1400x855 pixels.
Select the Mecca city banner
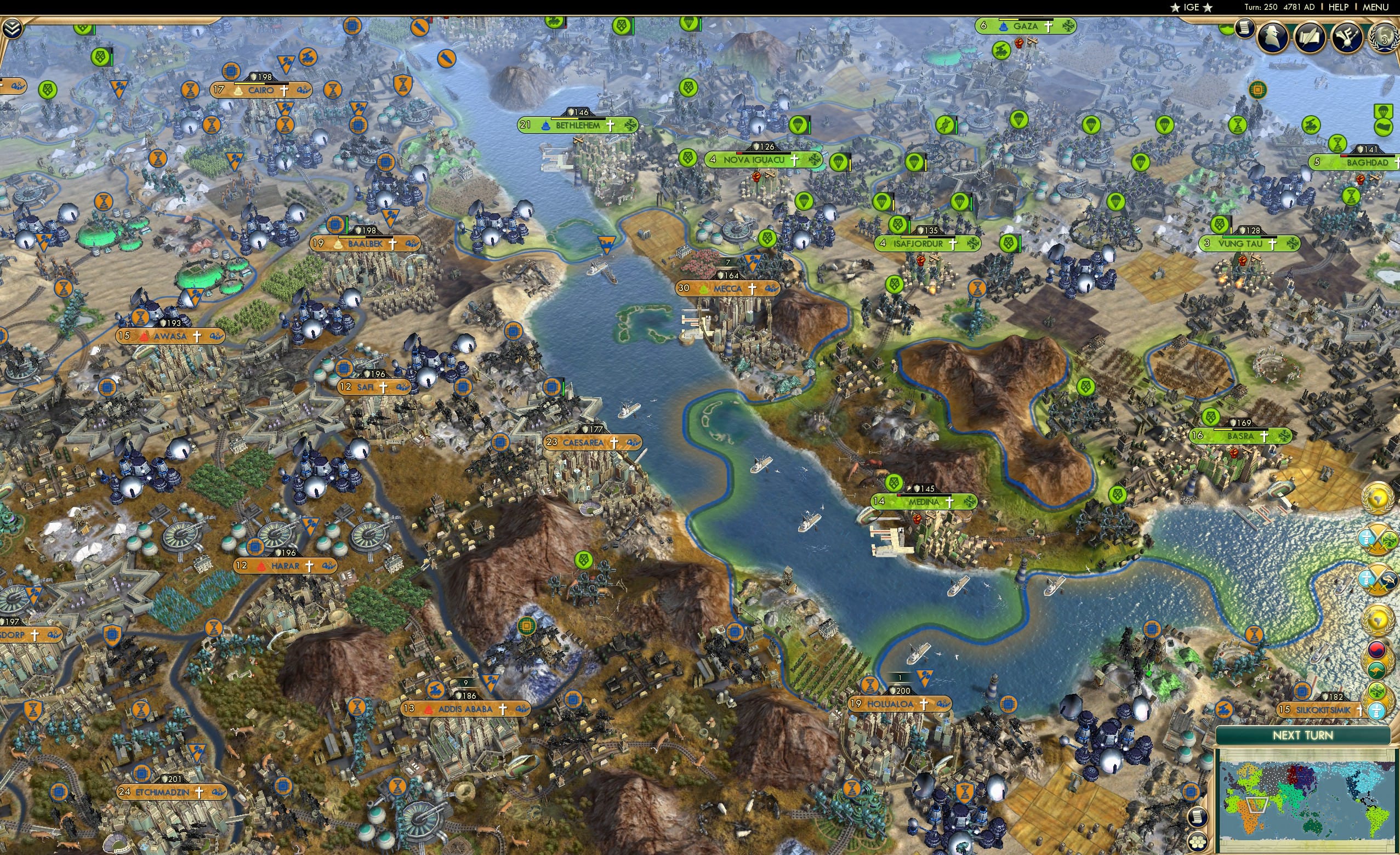[727, 289]
